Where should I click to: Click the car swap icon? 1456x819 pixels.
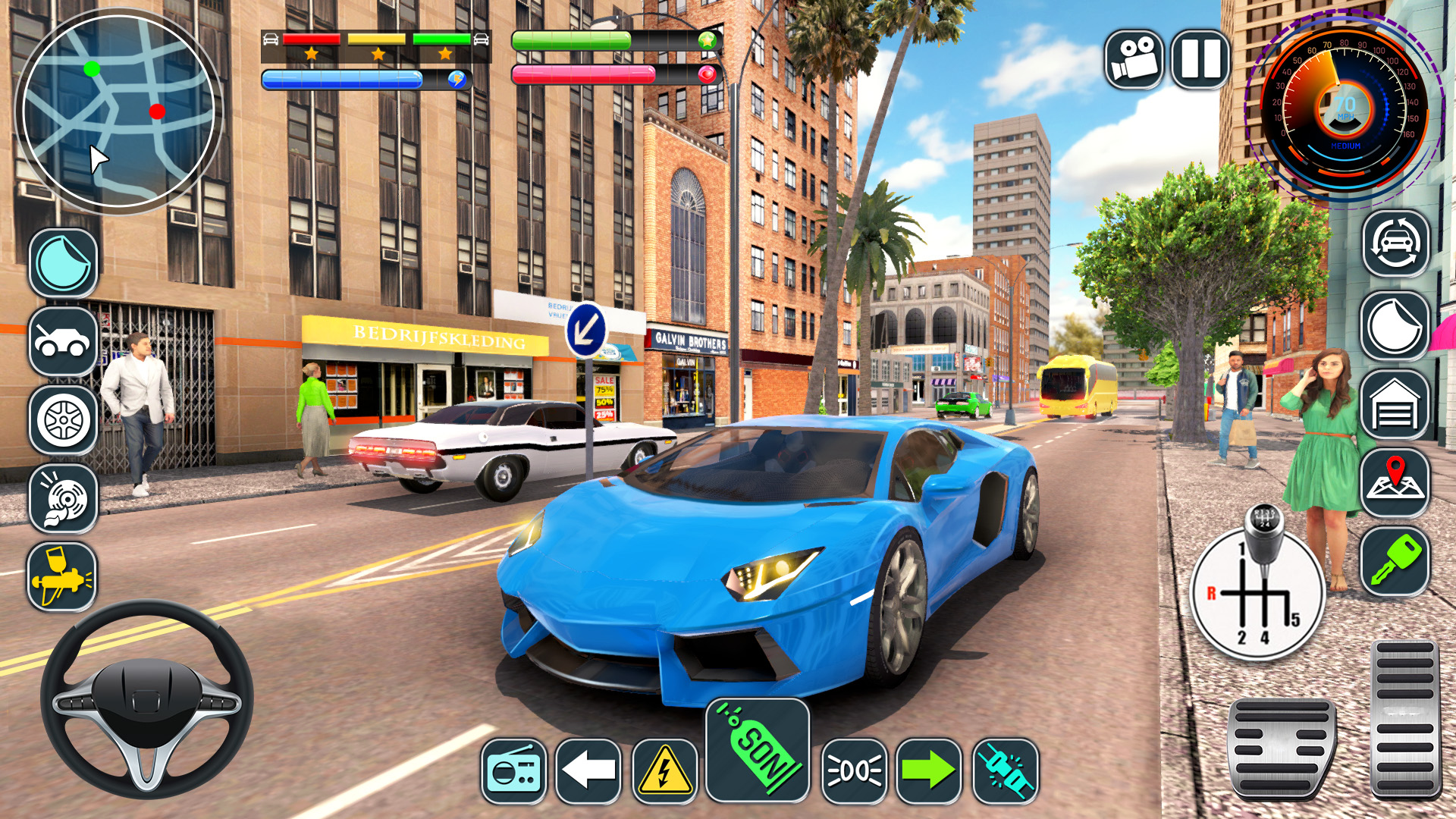click(1395, 243)
